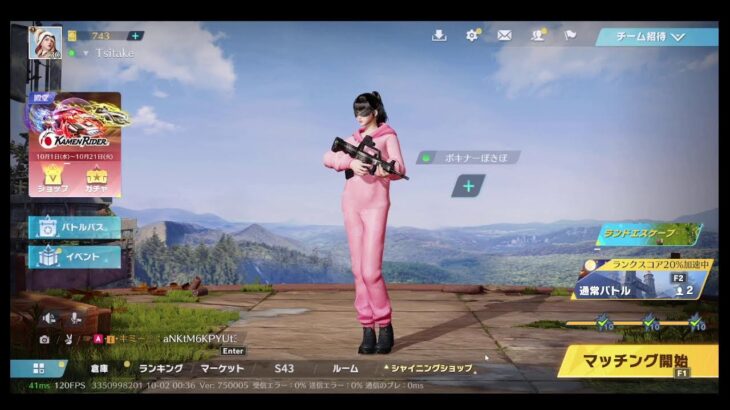
Task: Open the チーム招待 team invite dropdown
Action: point(656,37)
